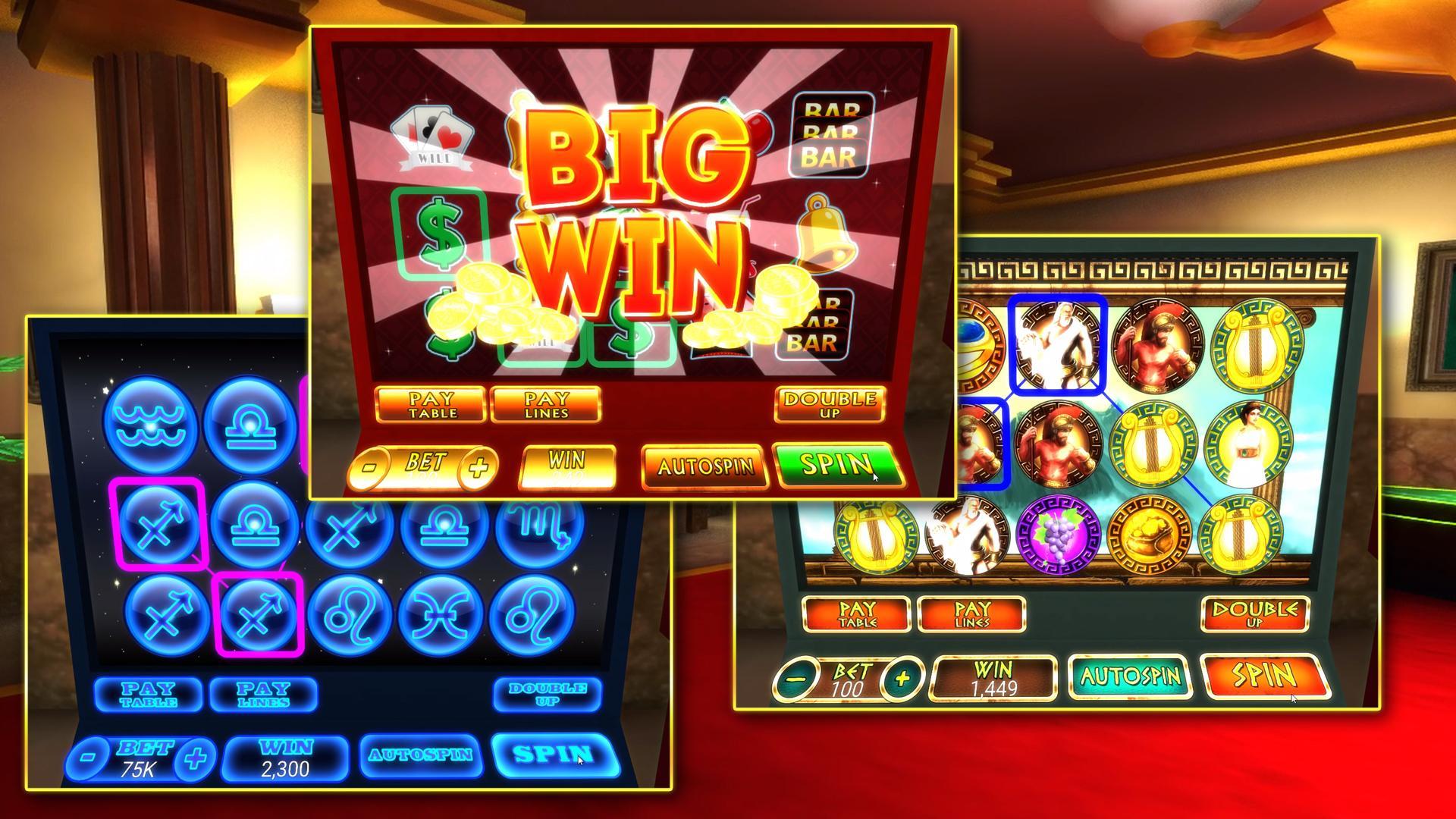
Task: Open the PAY TABLE on the zodiac machine
Action: (148, 694)
